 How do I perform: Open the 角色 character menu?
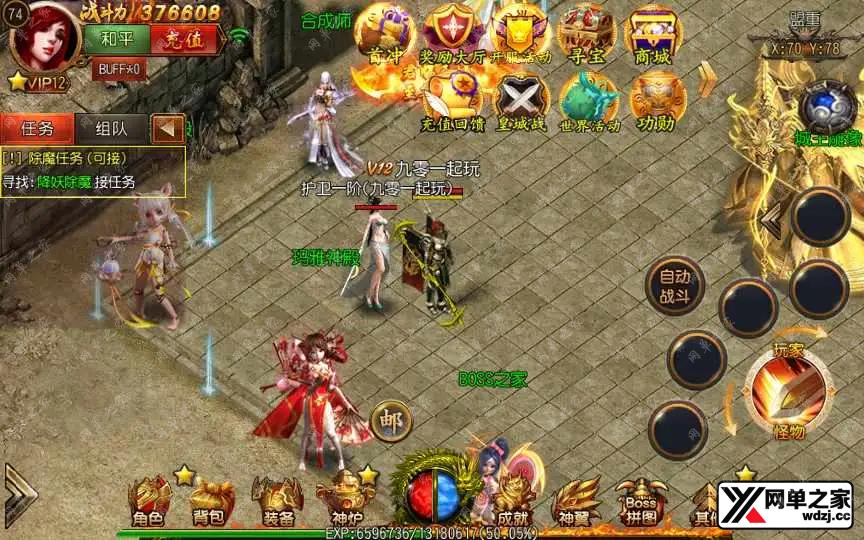150,502
